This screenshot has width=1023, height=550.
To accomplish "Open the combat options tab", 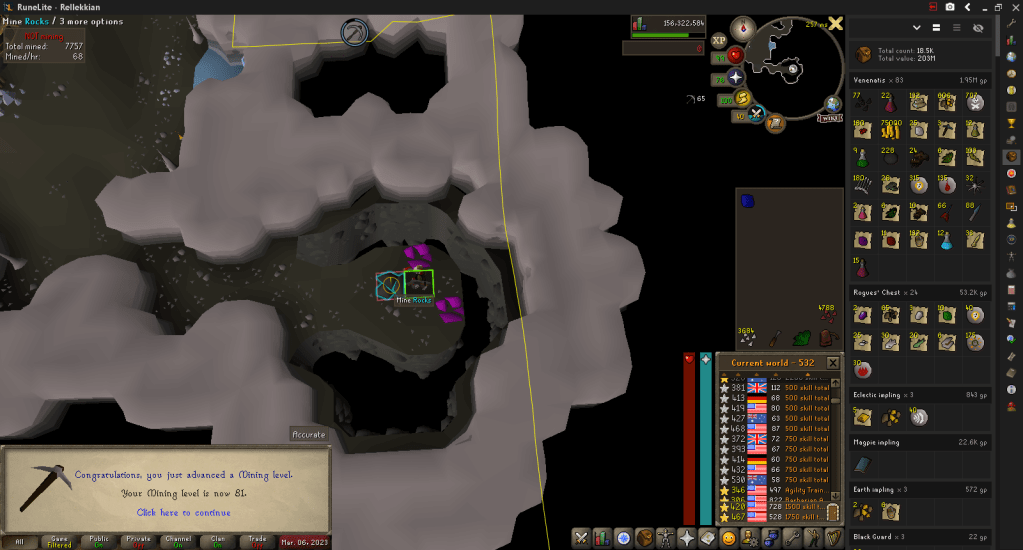I will [579, 539].
